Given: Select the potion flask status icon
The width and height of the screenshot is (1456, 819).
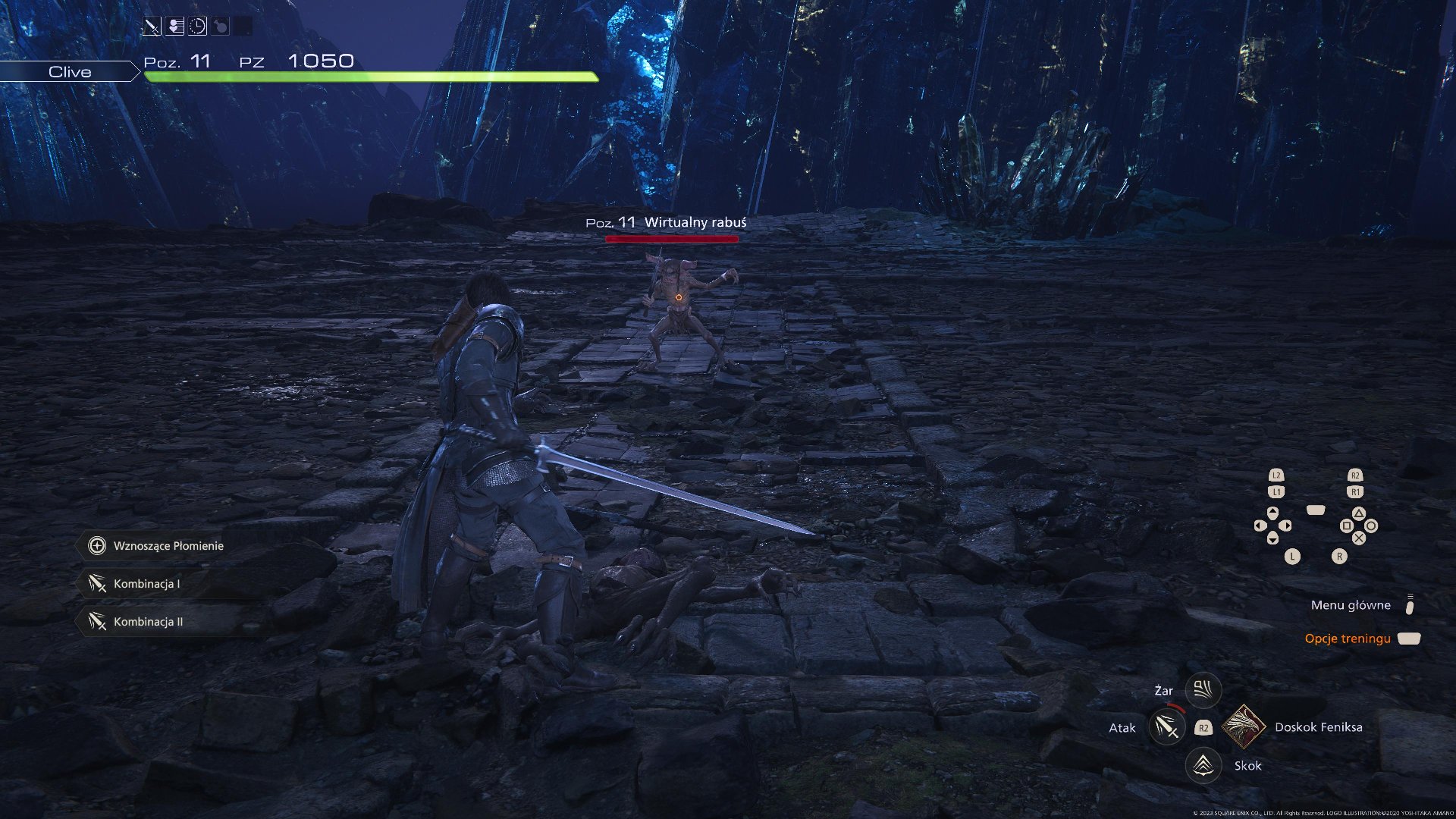Looking at the screenshot, I should pyautogui.click(x=220, y=27).
